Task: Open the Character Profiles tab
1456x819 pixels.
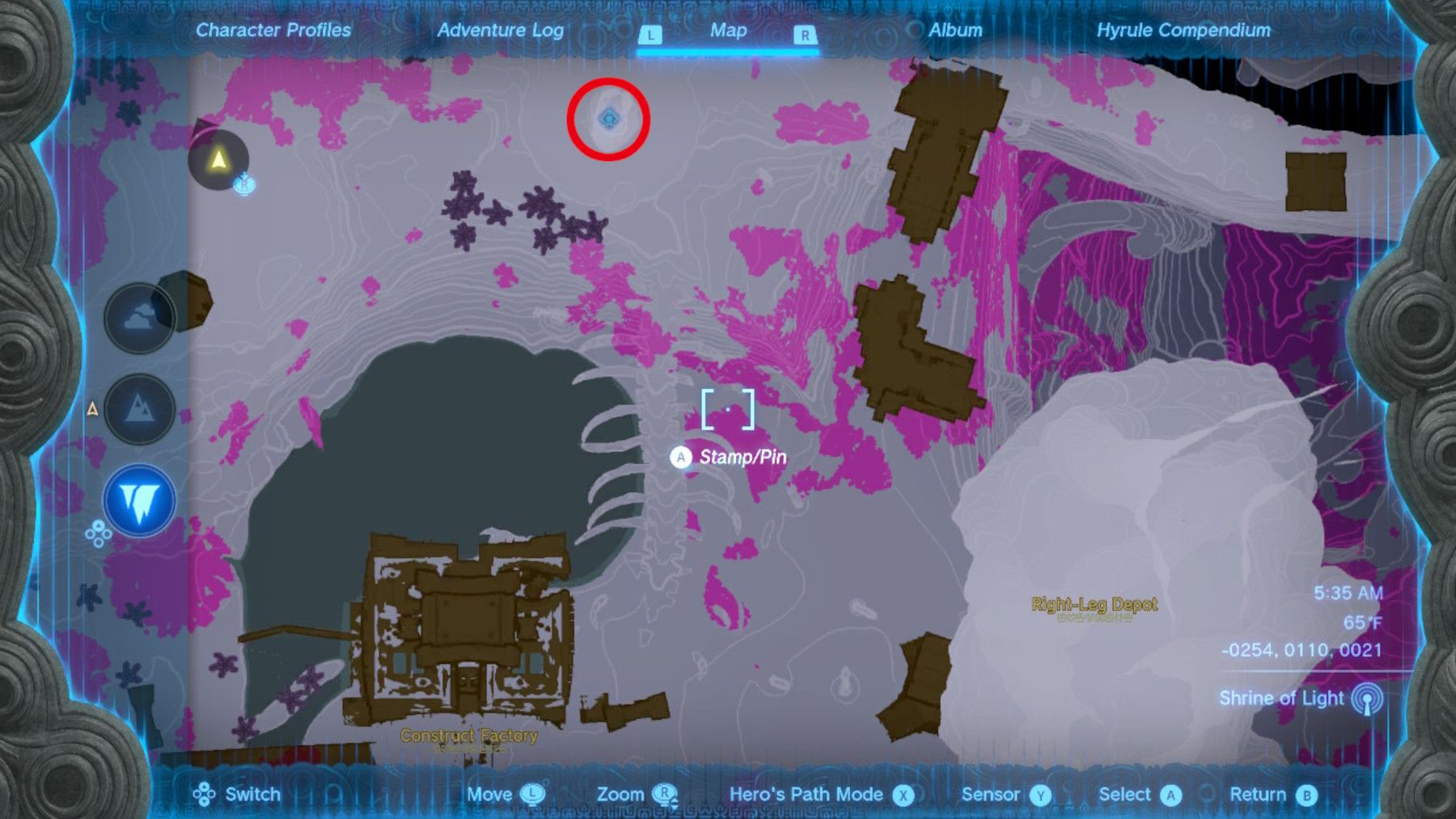Action: [x=273, y=32]
